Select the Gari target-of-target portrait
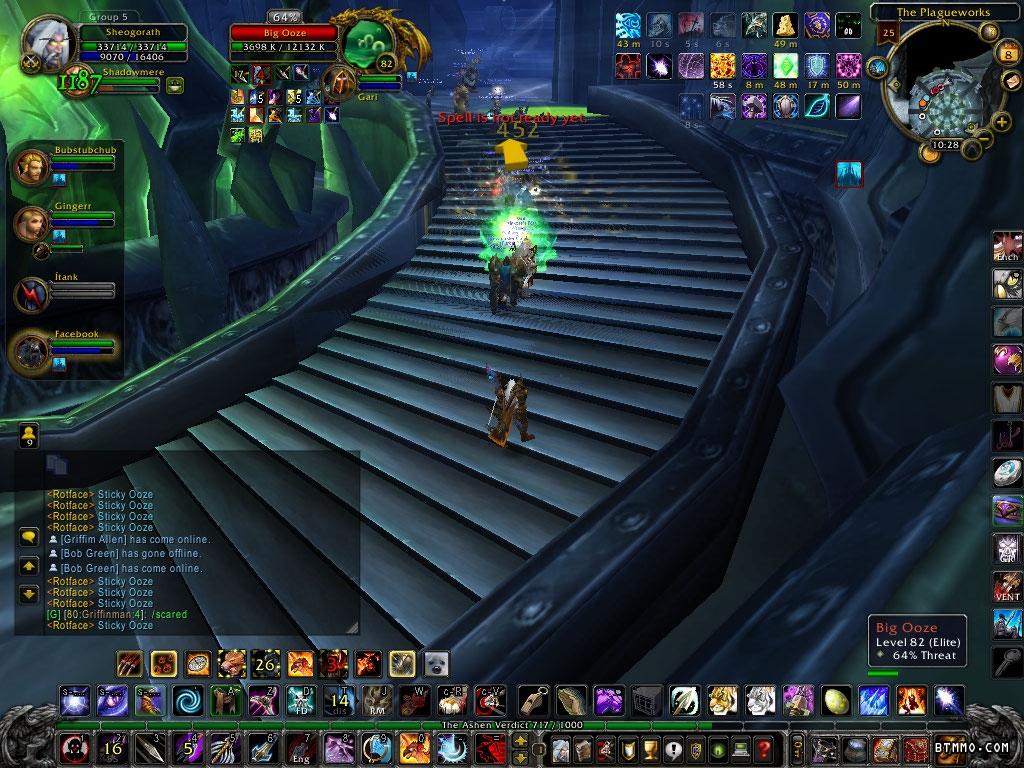 coord(343,83)
